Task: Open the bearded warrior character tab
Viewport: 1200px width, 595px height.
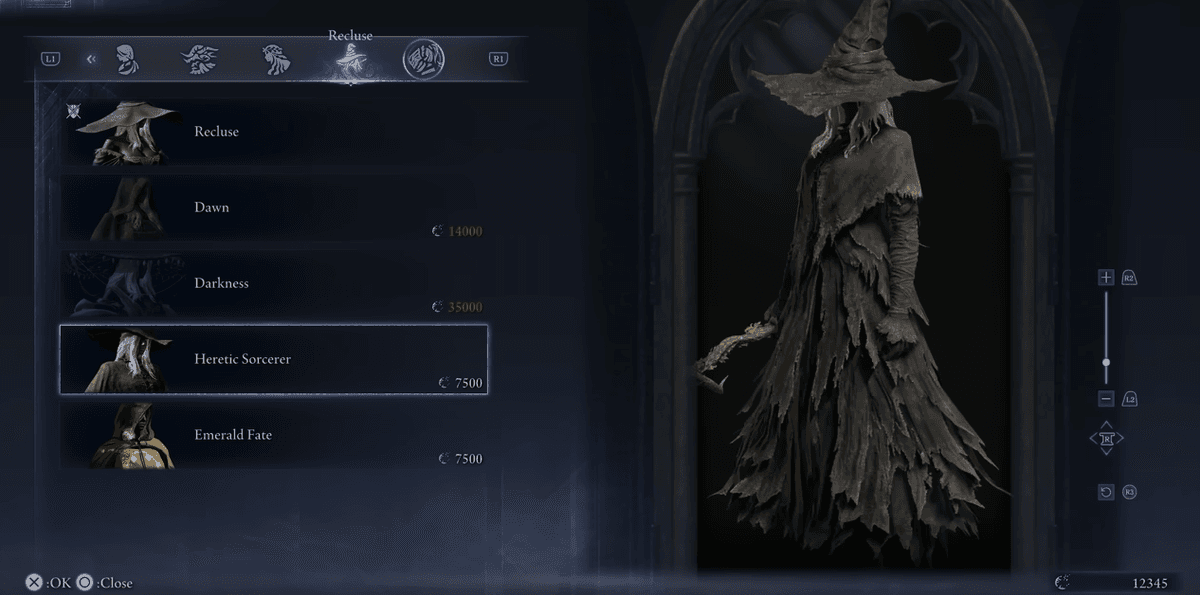Action: tap(201, 59)
